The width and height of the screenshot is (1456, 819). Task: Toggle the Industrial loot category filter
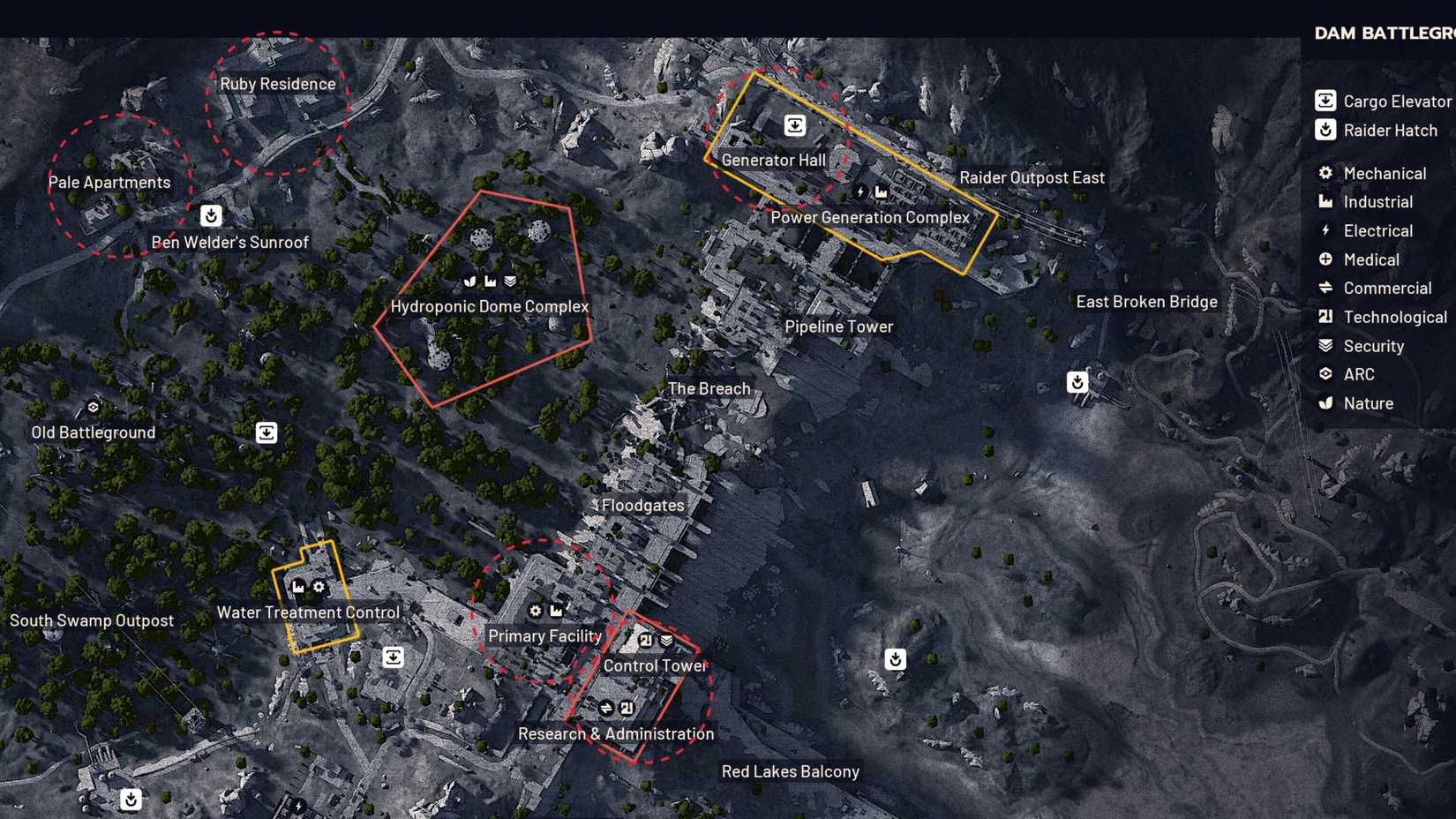[1325, 202]
